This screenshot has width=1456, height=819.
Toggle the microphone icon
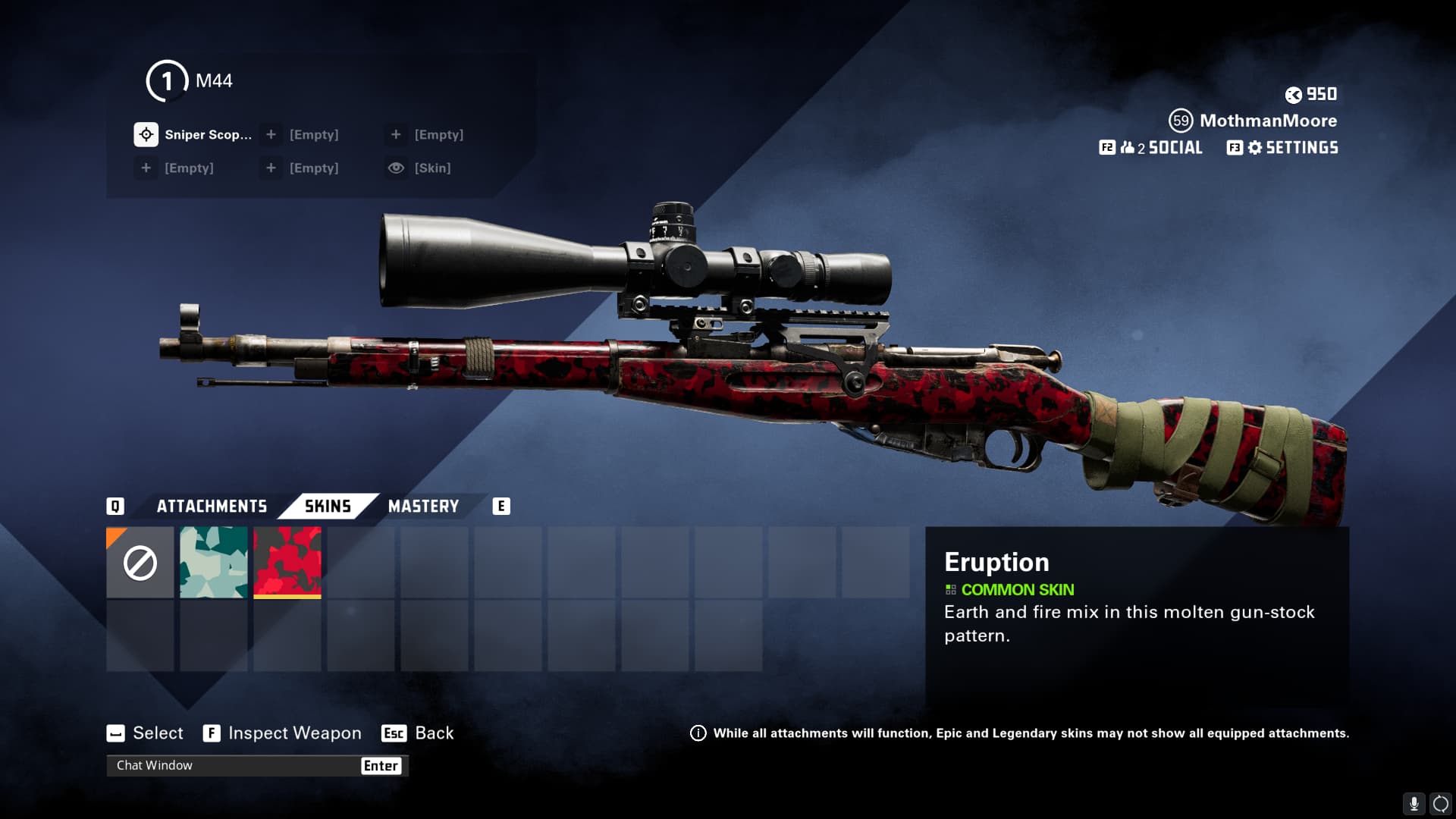click(1414, 804)
